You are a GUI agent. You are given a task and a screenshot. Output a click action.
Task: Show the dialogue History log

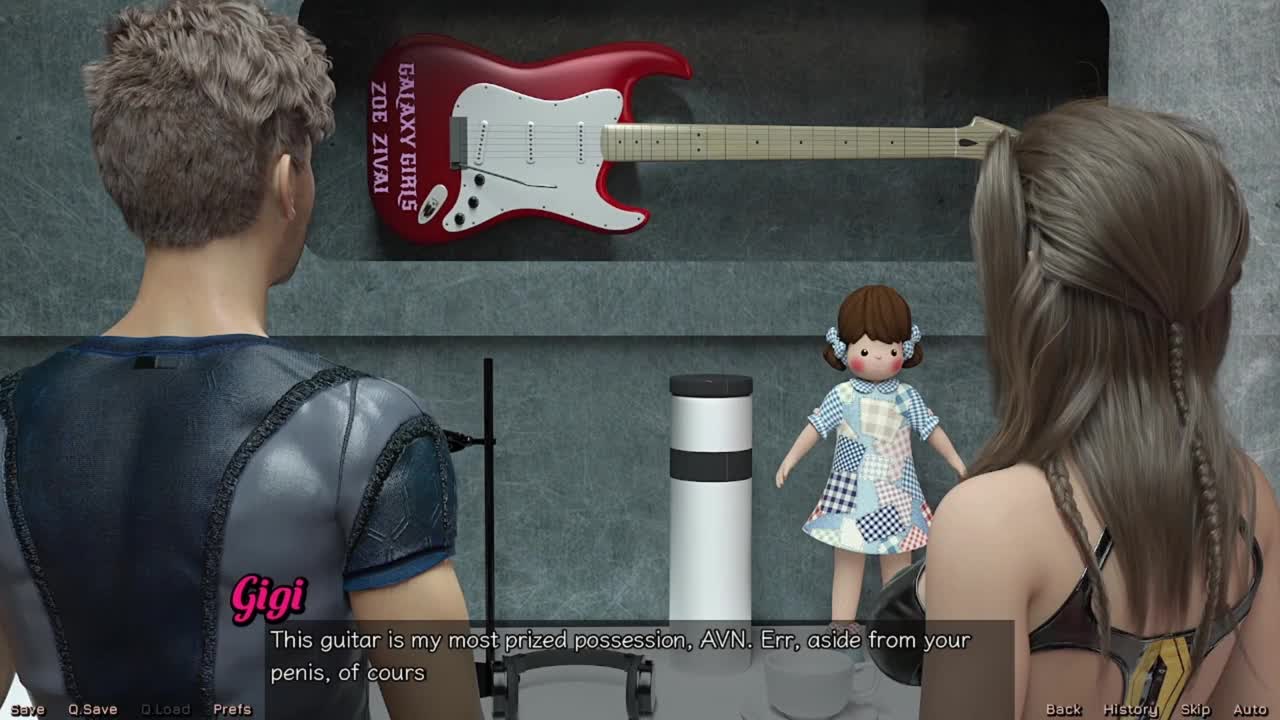pyautogui.click(x=1130, y=709)
